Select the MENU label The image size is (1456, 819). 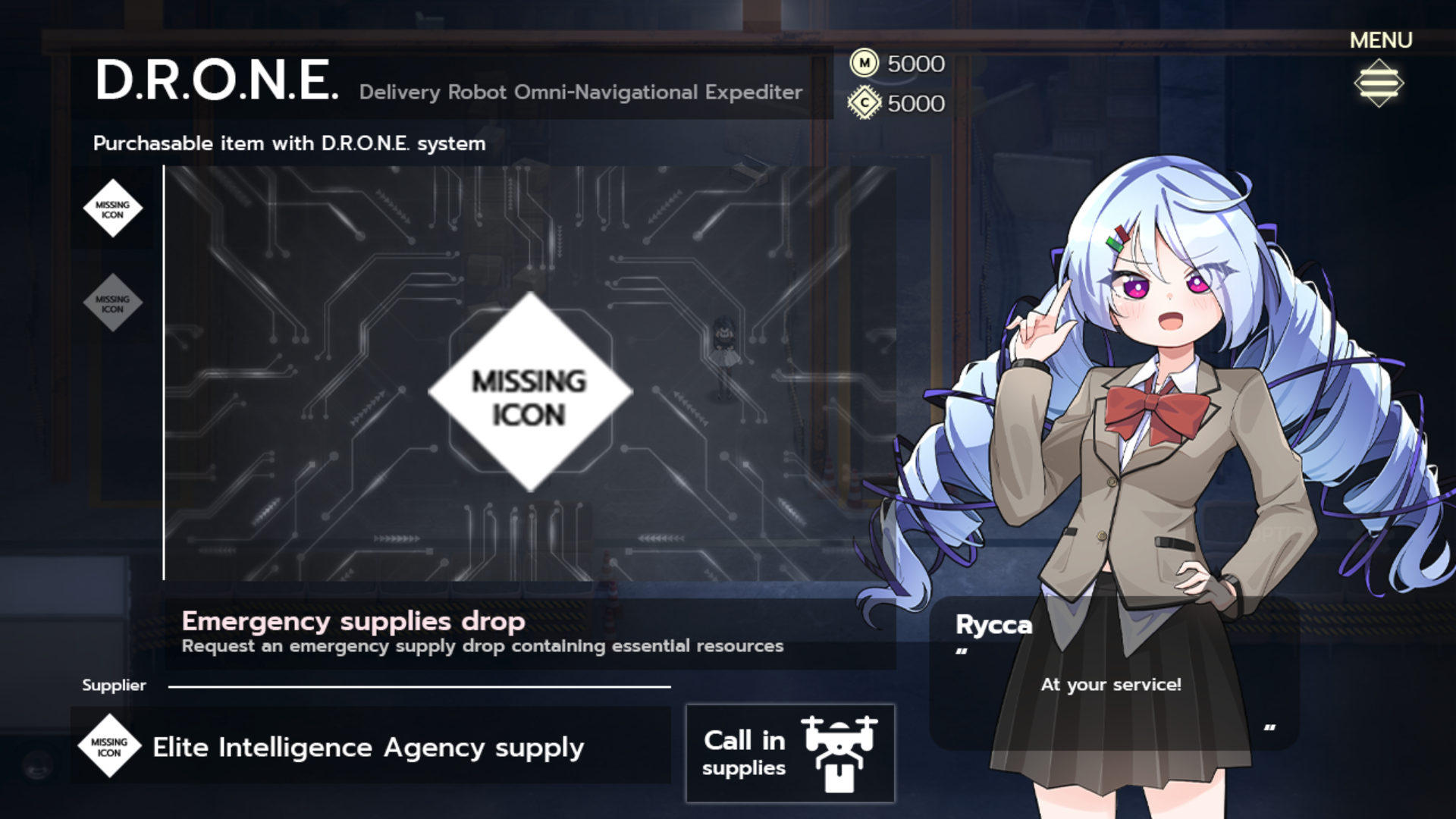[x=1379, y=39]
